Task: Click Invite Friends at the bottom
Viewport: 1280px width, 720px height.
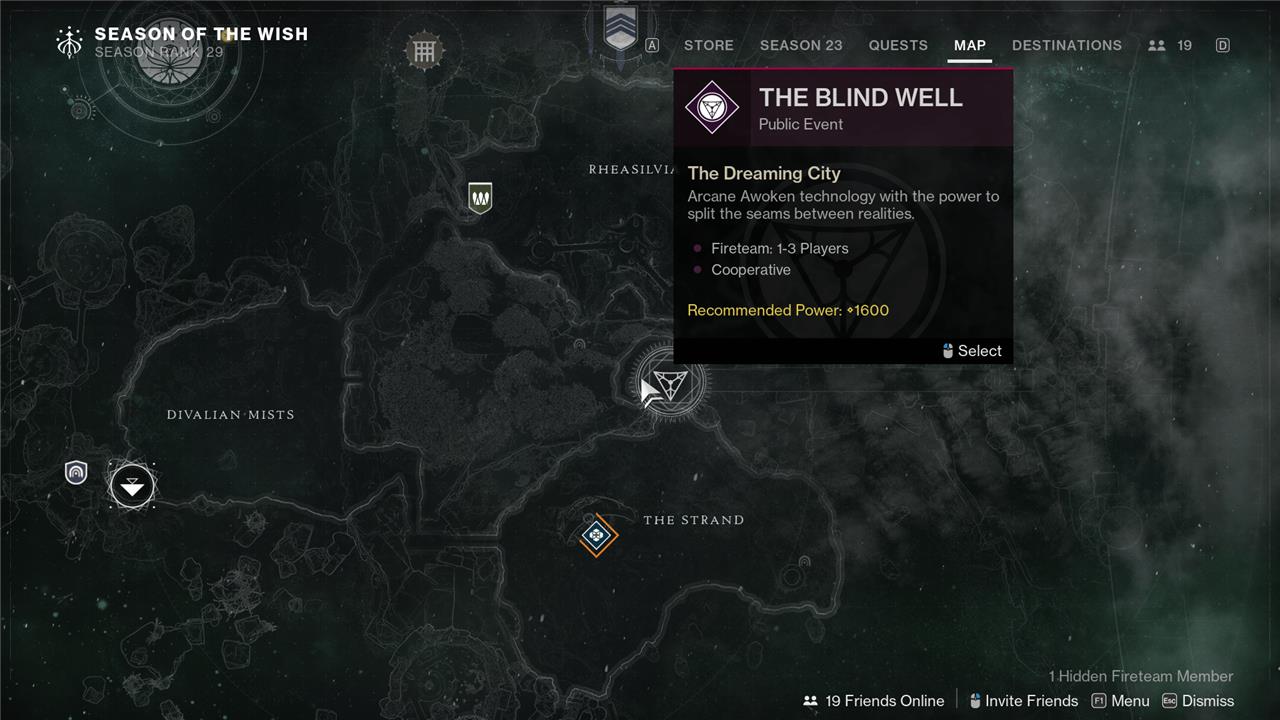Action: (x=1023, y=701)
